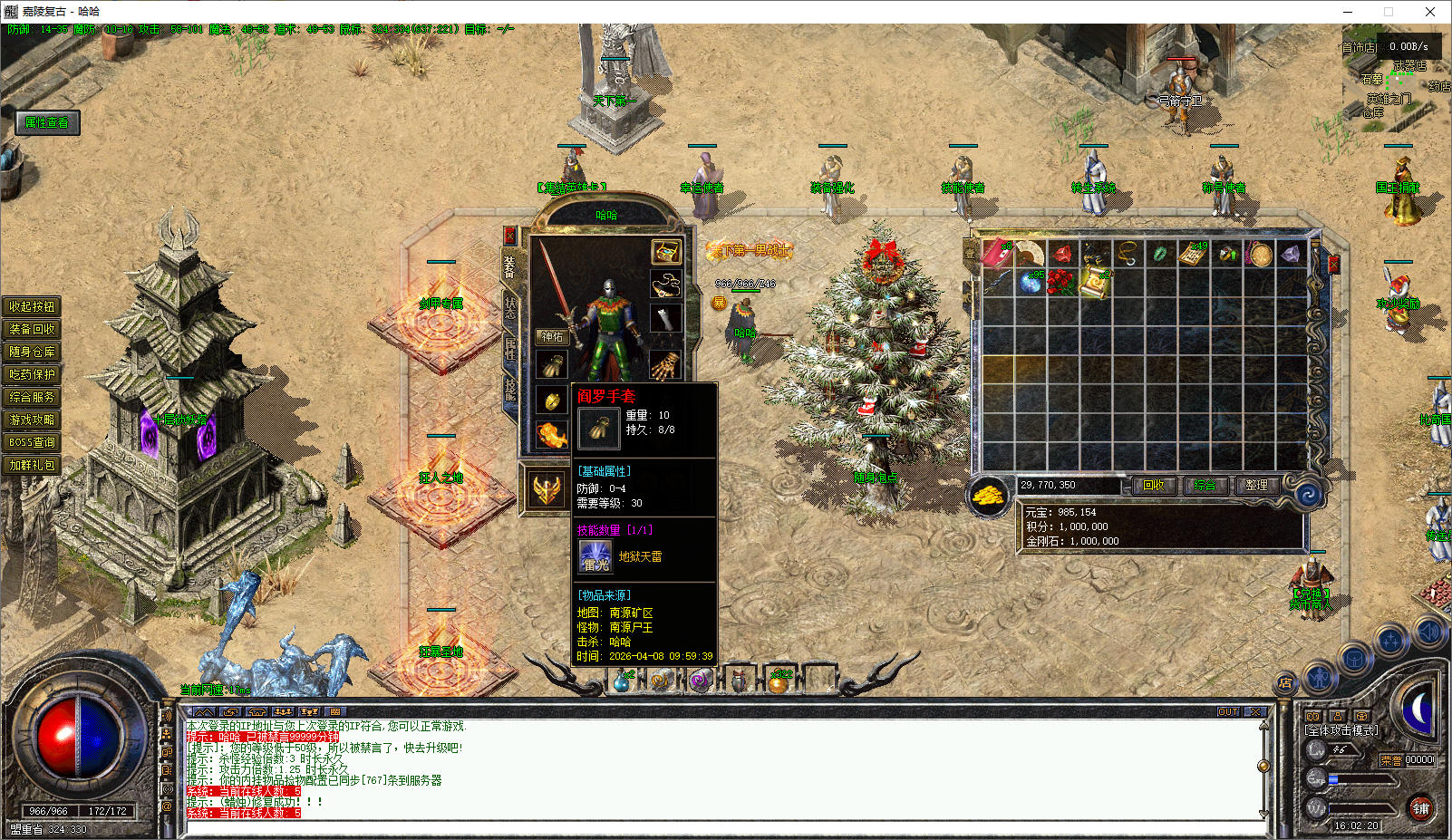Toggle the sound speaker button

tap(1430, 632)
